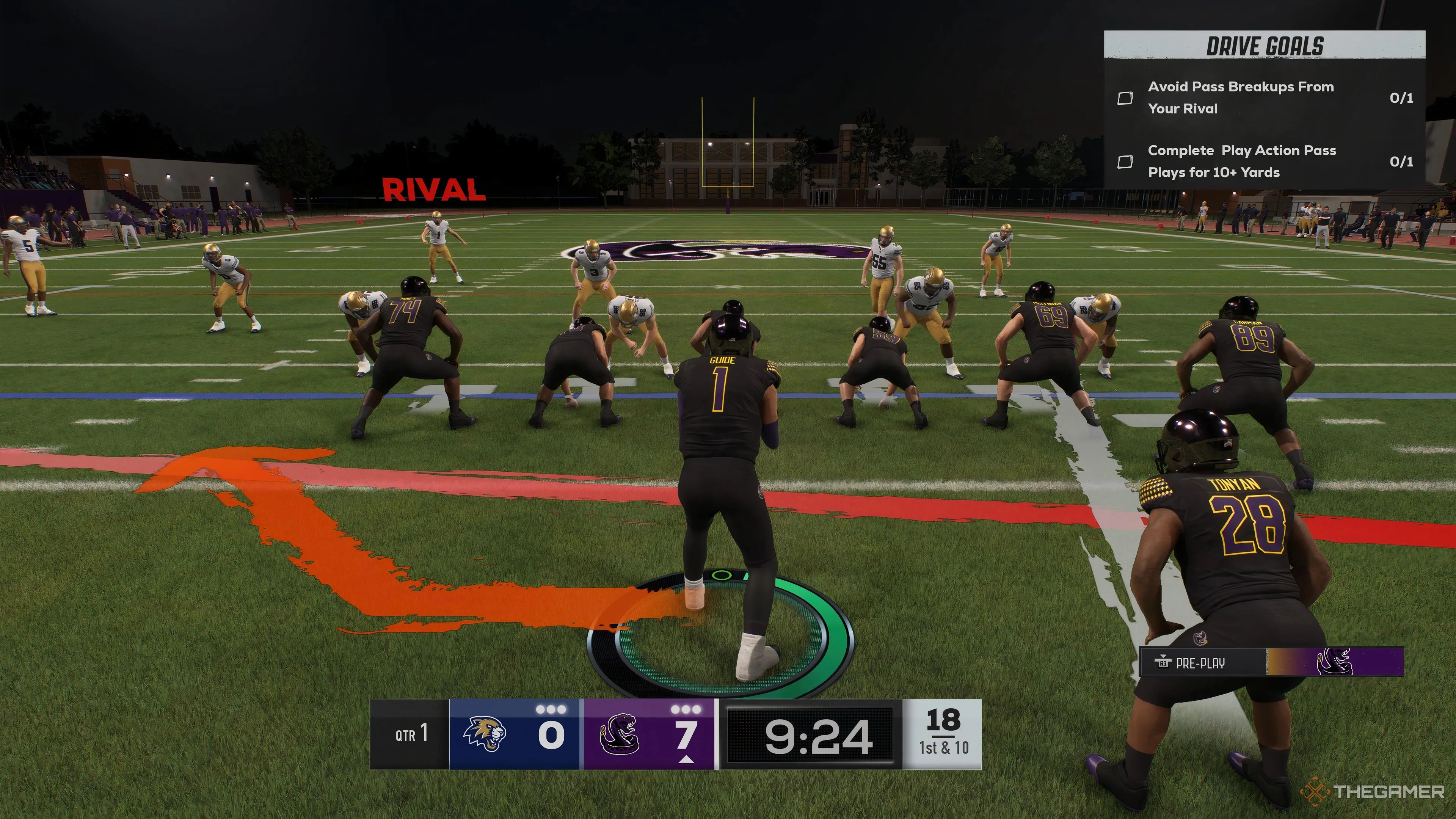Select the Avoid Pass Breakups drive goal
This screenshot has height=819, width=1456.
(x=1241, y=97)
